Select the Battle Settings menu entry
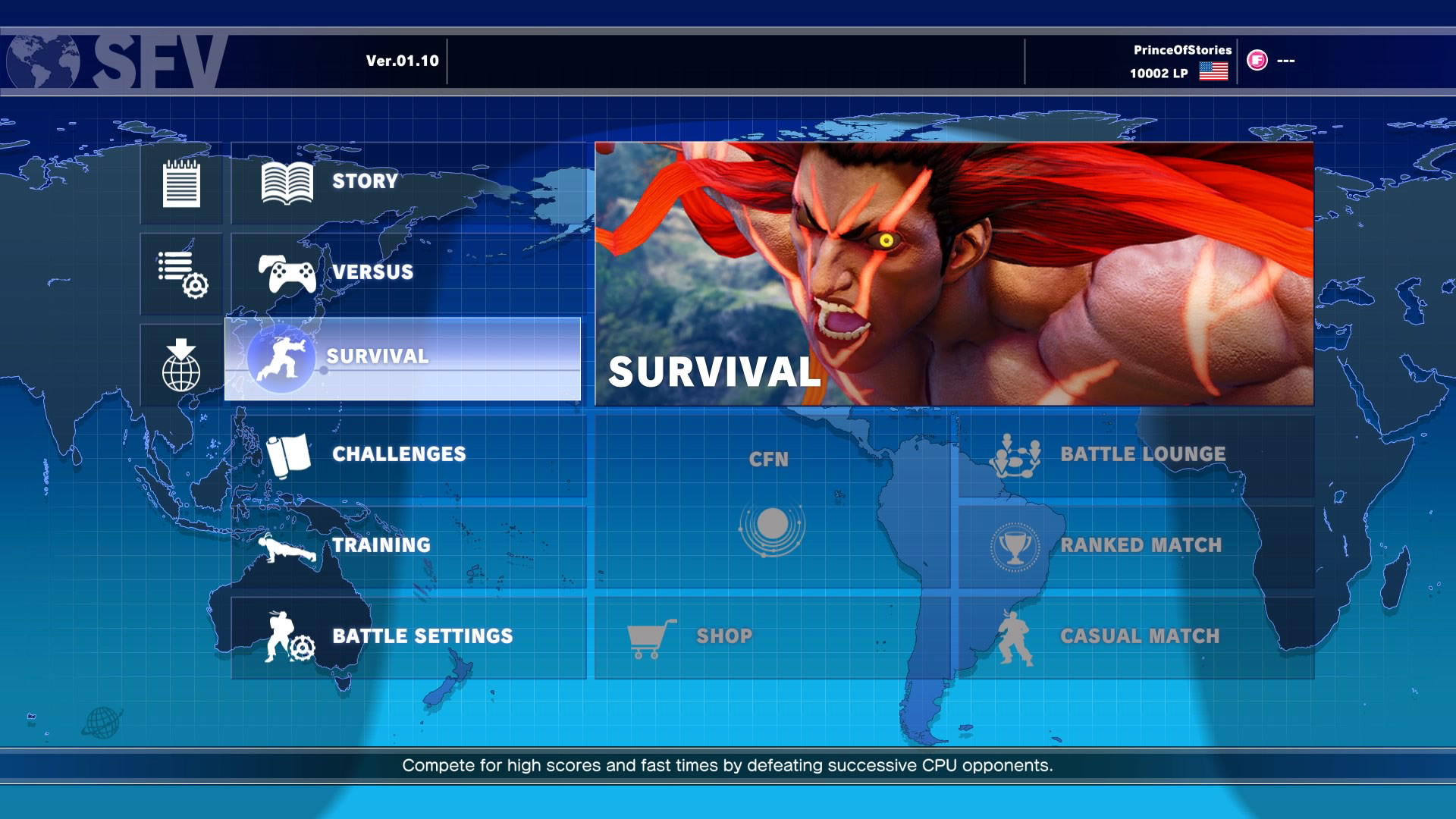This screenshot has width=1456, height=819. [x=422, y=636]
